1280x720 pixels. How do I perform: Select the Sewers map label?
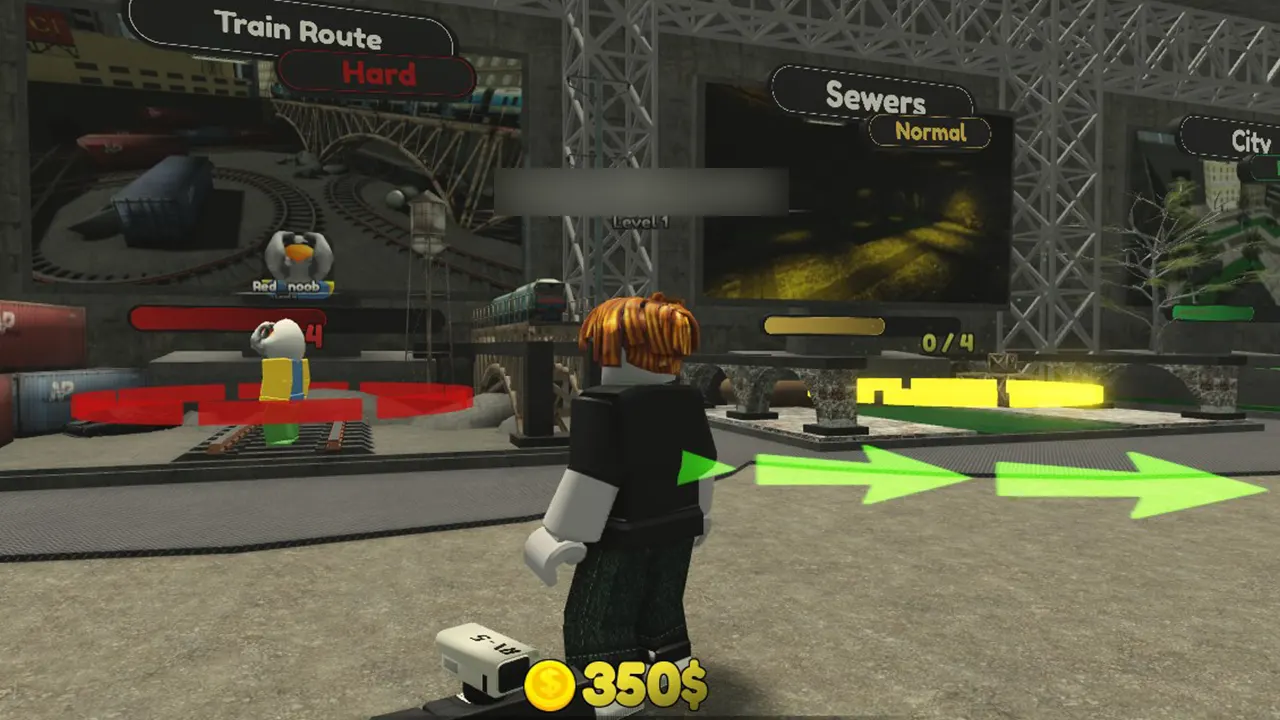(x=876, y=98)
